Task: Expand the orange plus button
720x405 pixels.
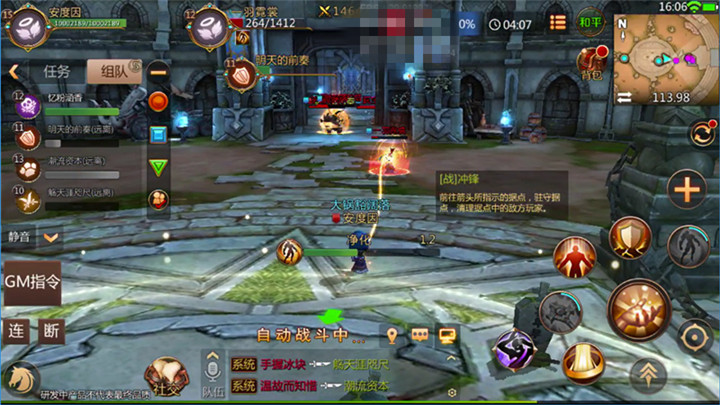Action: tap(687, 188)
